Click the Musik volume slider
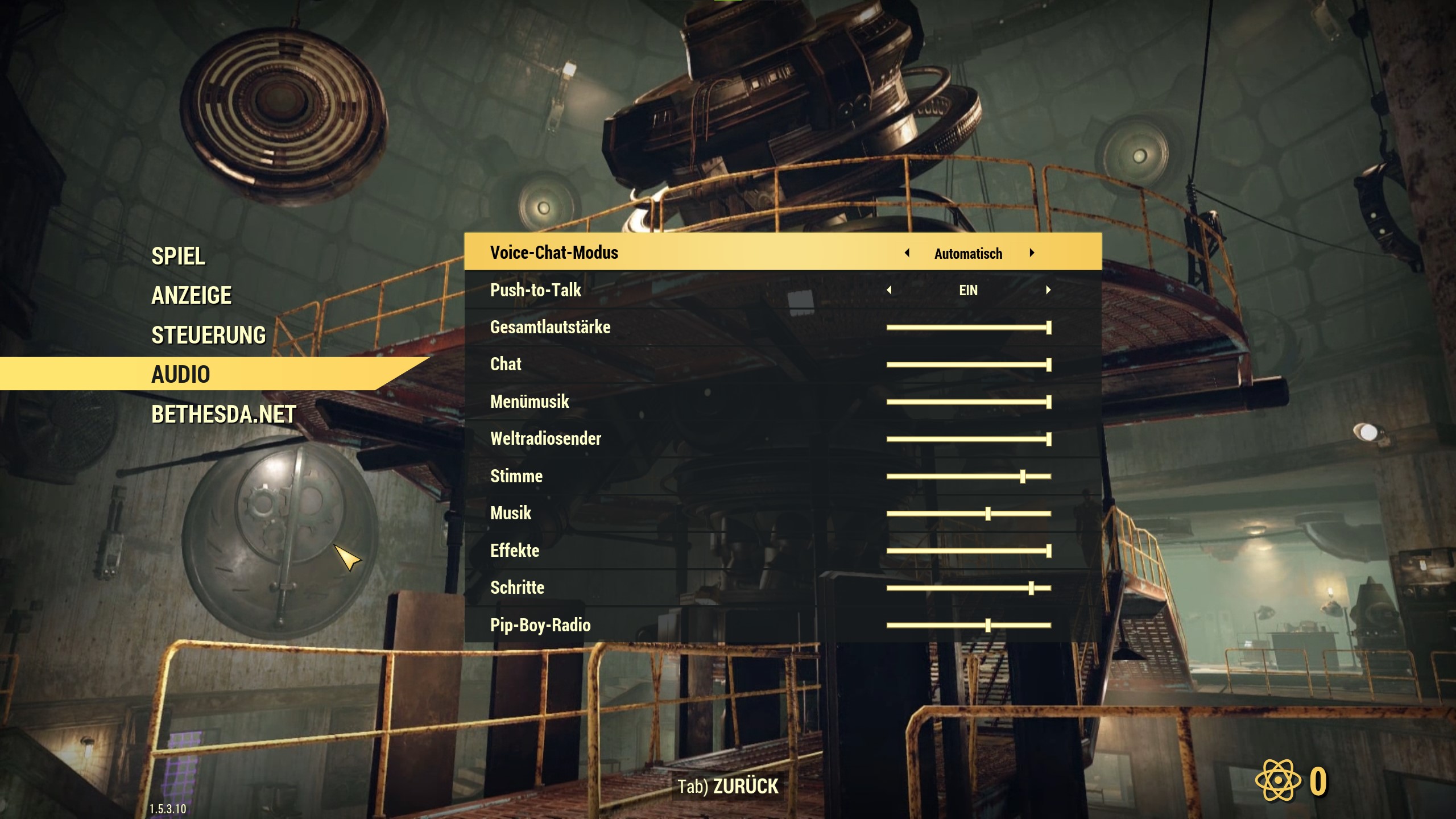The height and width of the screenshot is (819, 1456). click(x=988, y=514)
